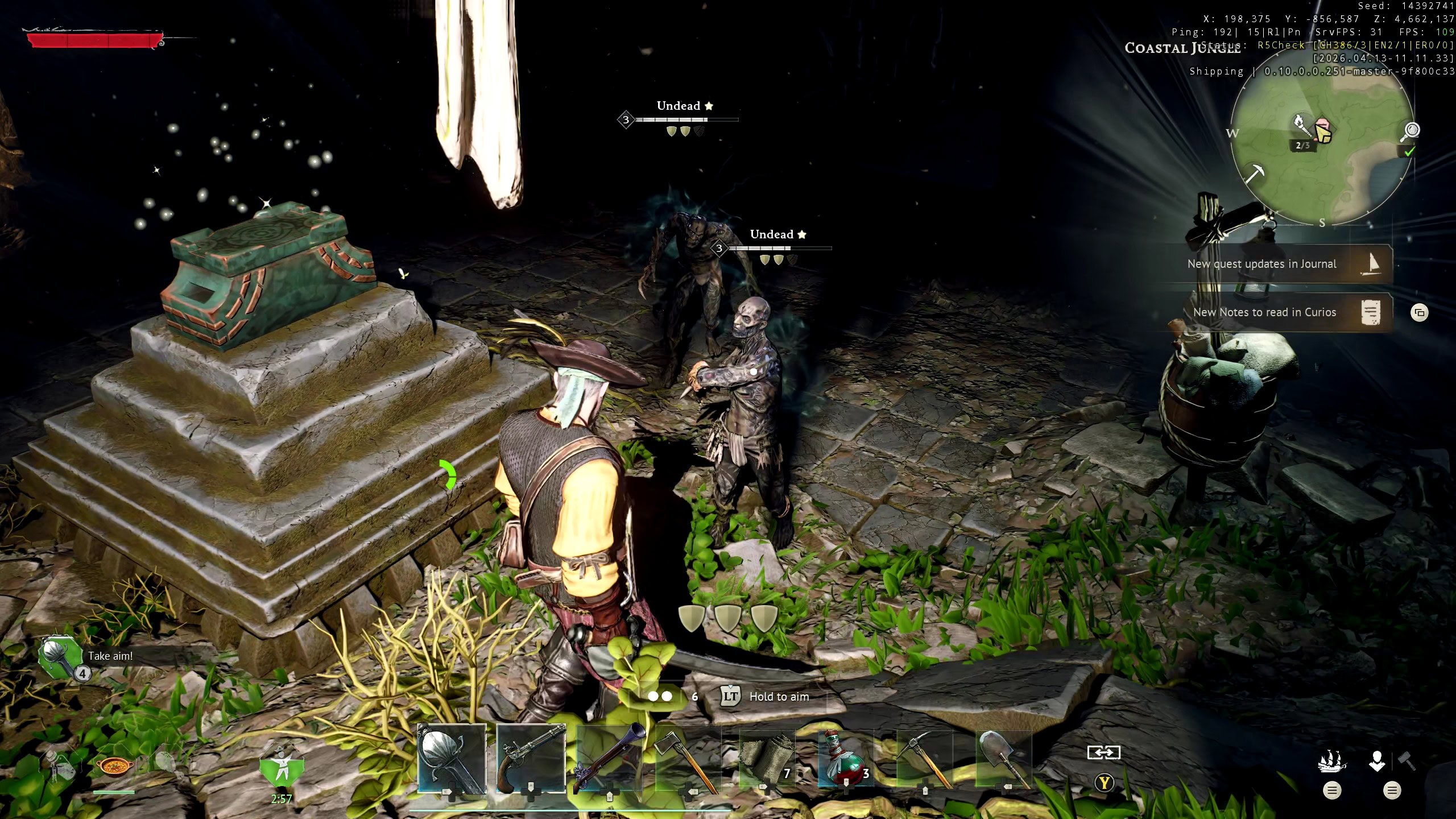Open the hammer crafting icon
The image size is (1456, 819).
[1407, 760]
